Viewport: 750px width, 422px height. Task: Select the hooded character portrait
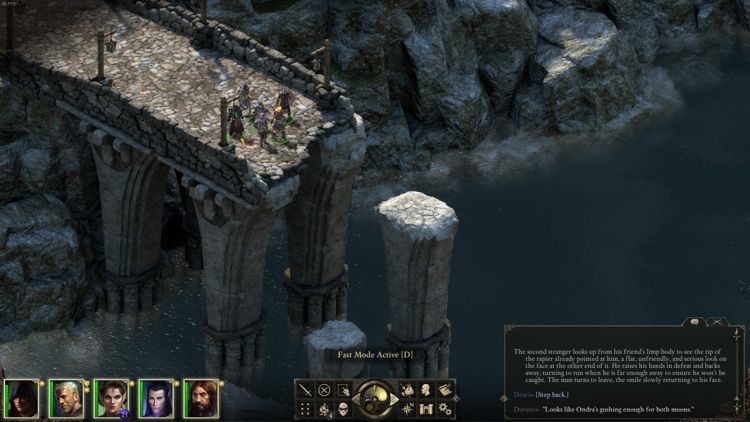coord(22,398)
